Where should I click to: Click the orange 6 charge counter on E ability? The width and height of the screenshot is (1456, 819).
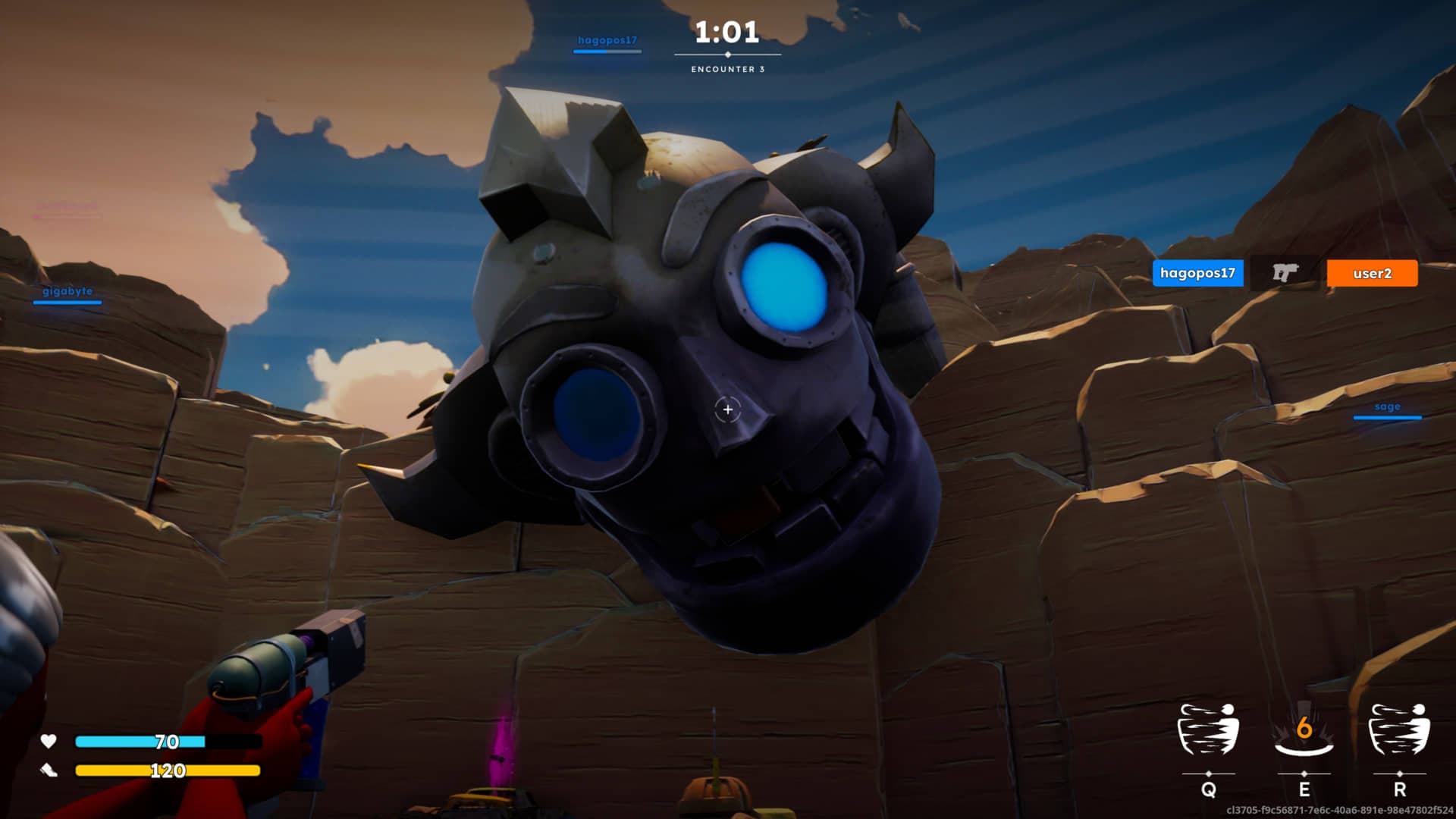[1304, 729]
